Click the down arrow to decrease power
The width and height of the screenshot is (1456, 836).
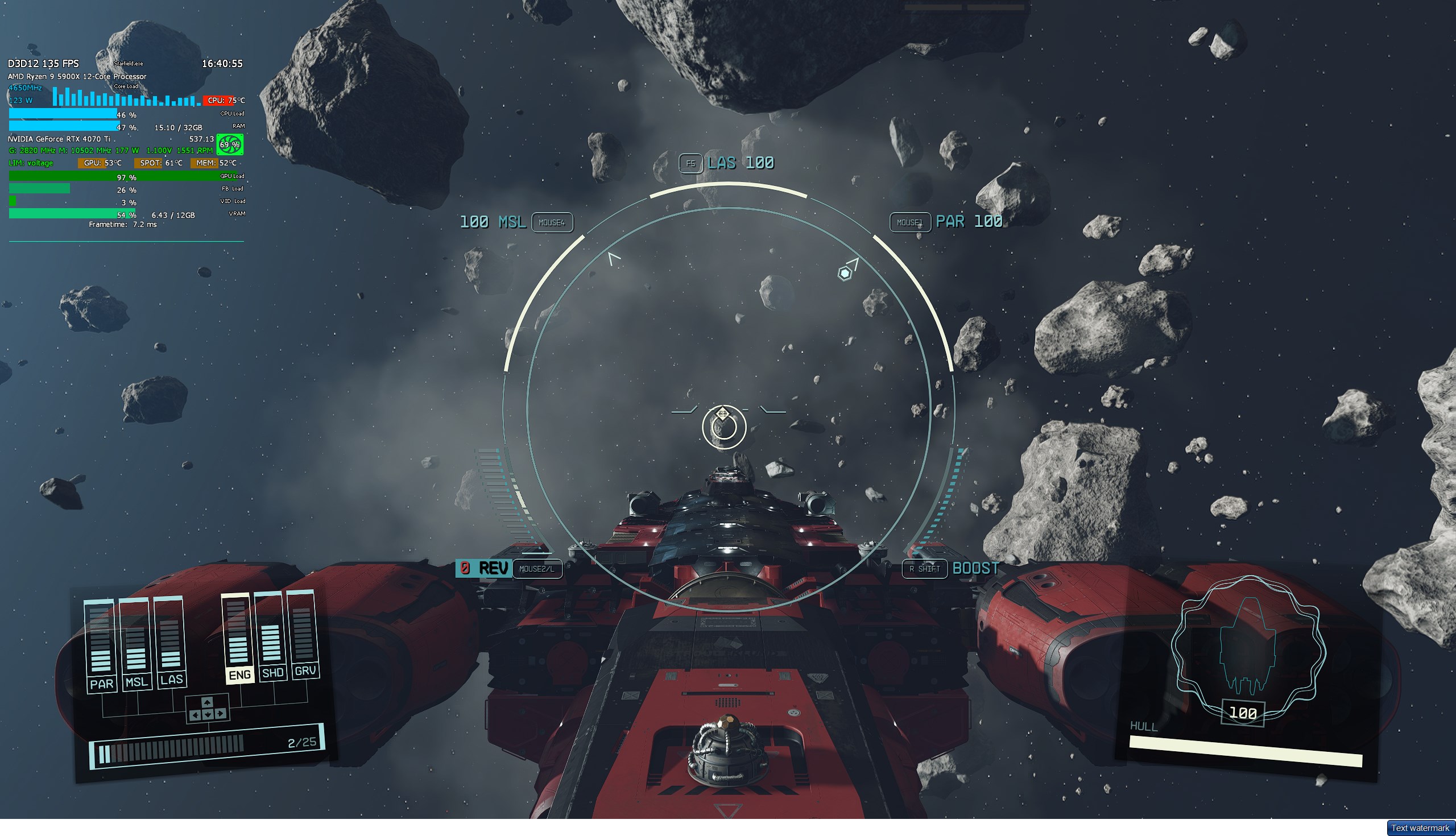pos(208,715)
